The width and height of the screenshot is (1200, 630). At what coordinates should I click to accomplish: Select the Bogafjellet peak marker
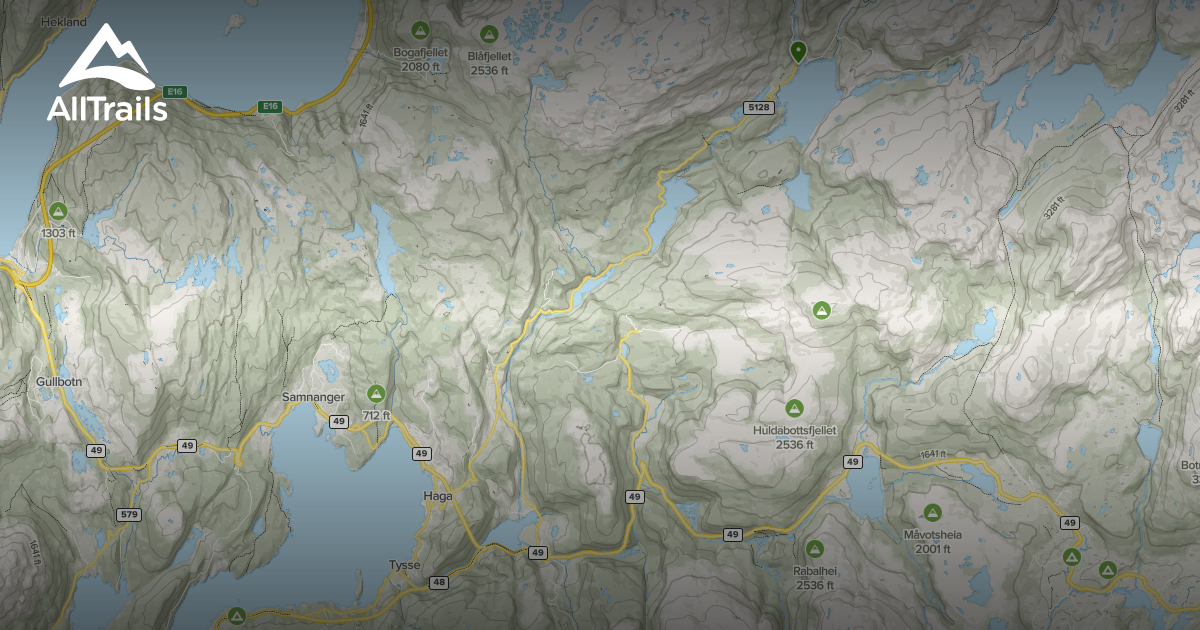coord(420,32)
